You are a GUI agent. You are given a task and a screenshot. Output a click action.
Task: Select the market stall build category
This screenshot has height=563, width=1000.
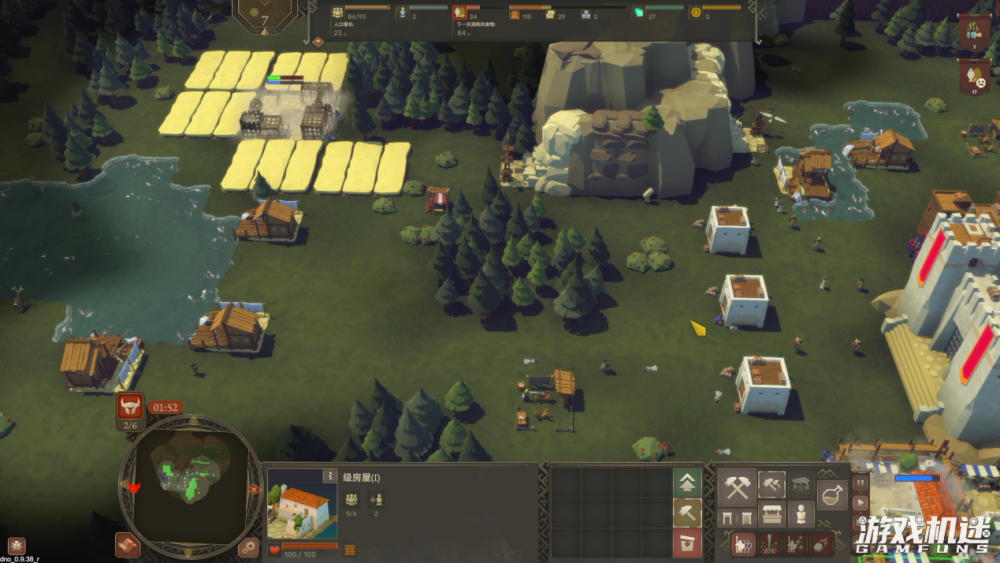[771, 515]
